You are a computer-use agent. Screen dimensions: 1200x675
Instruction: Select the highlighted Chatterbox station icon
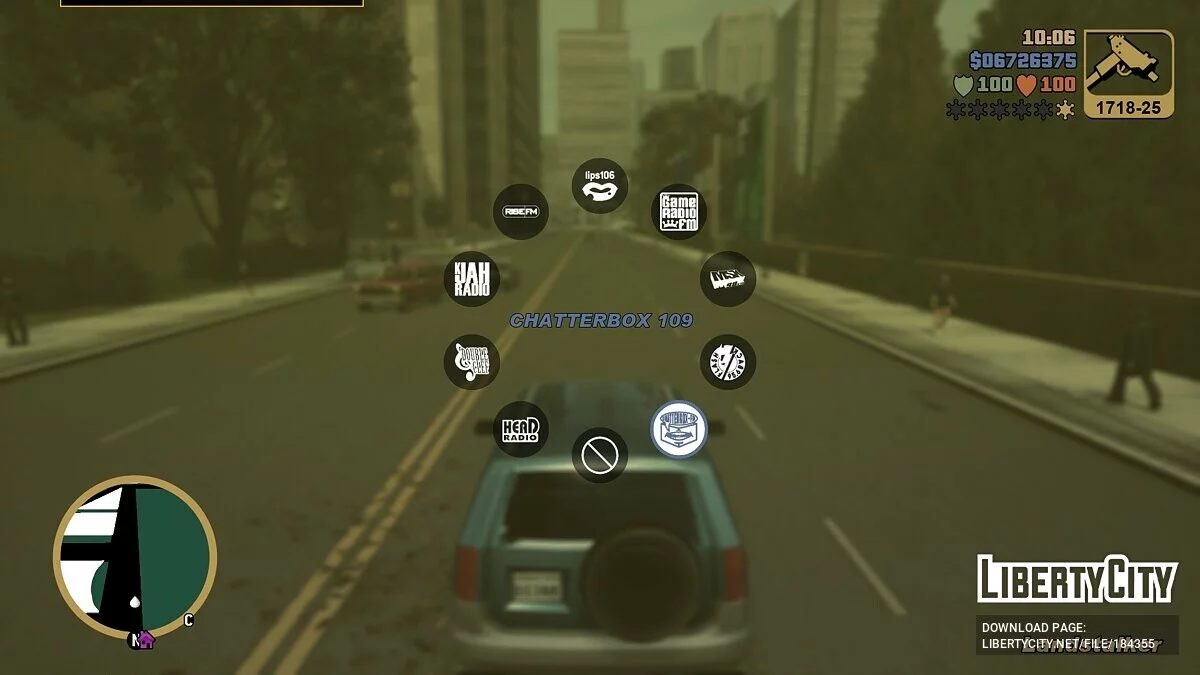point(679,430)
